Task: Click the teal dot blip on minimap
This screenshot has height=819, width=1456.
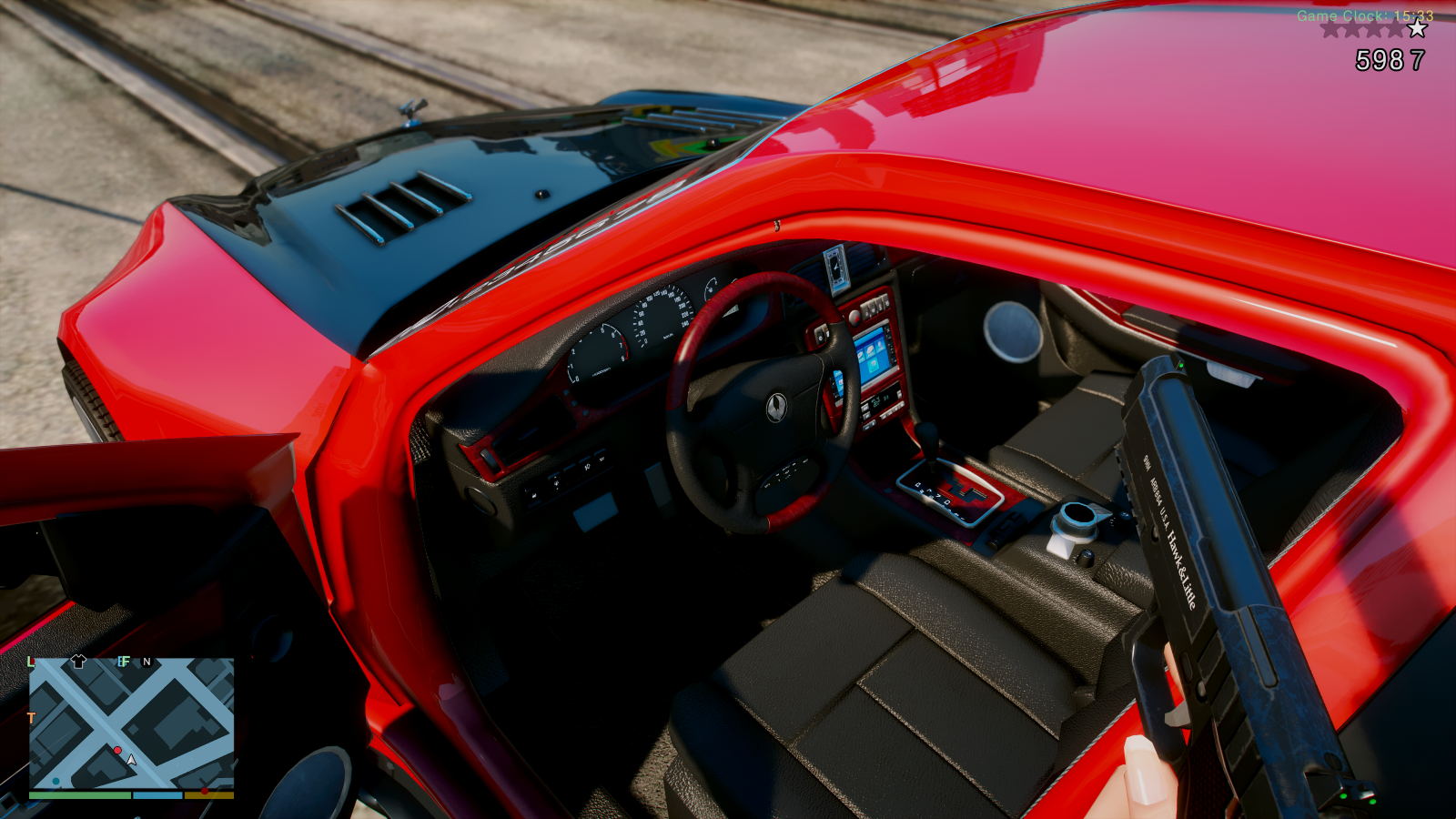Action: pos(56,781)
